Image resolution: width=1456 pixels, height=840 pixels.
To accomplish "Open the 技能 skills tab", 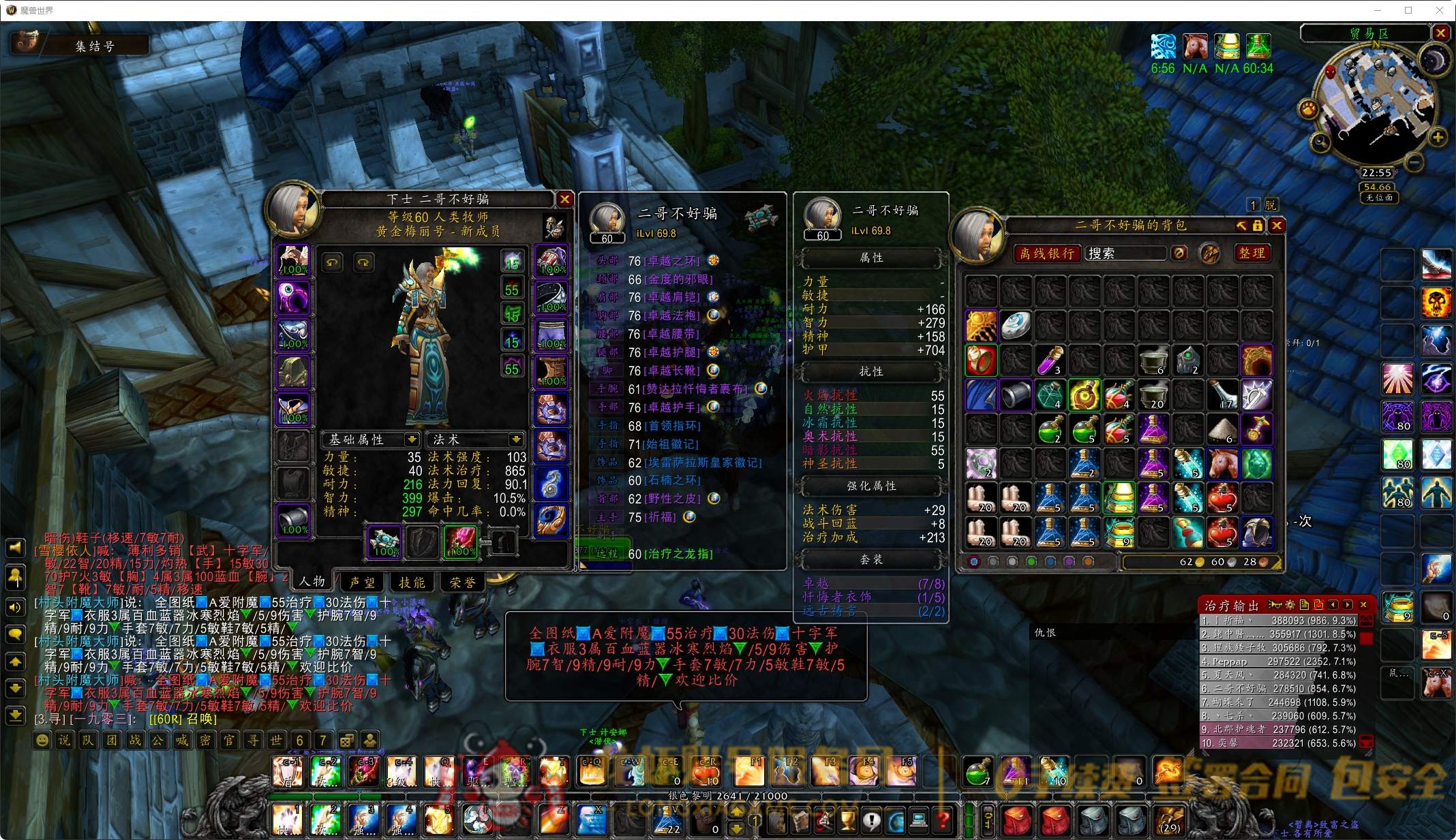I will pos(412,582).
